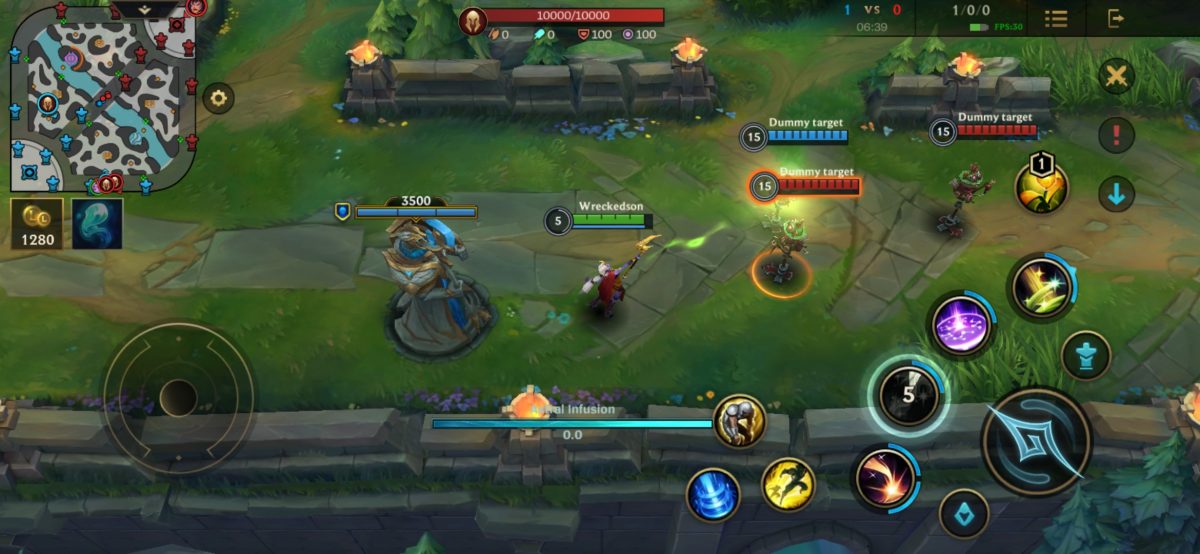Activate the gauntlet item active

point(739,422)
